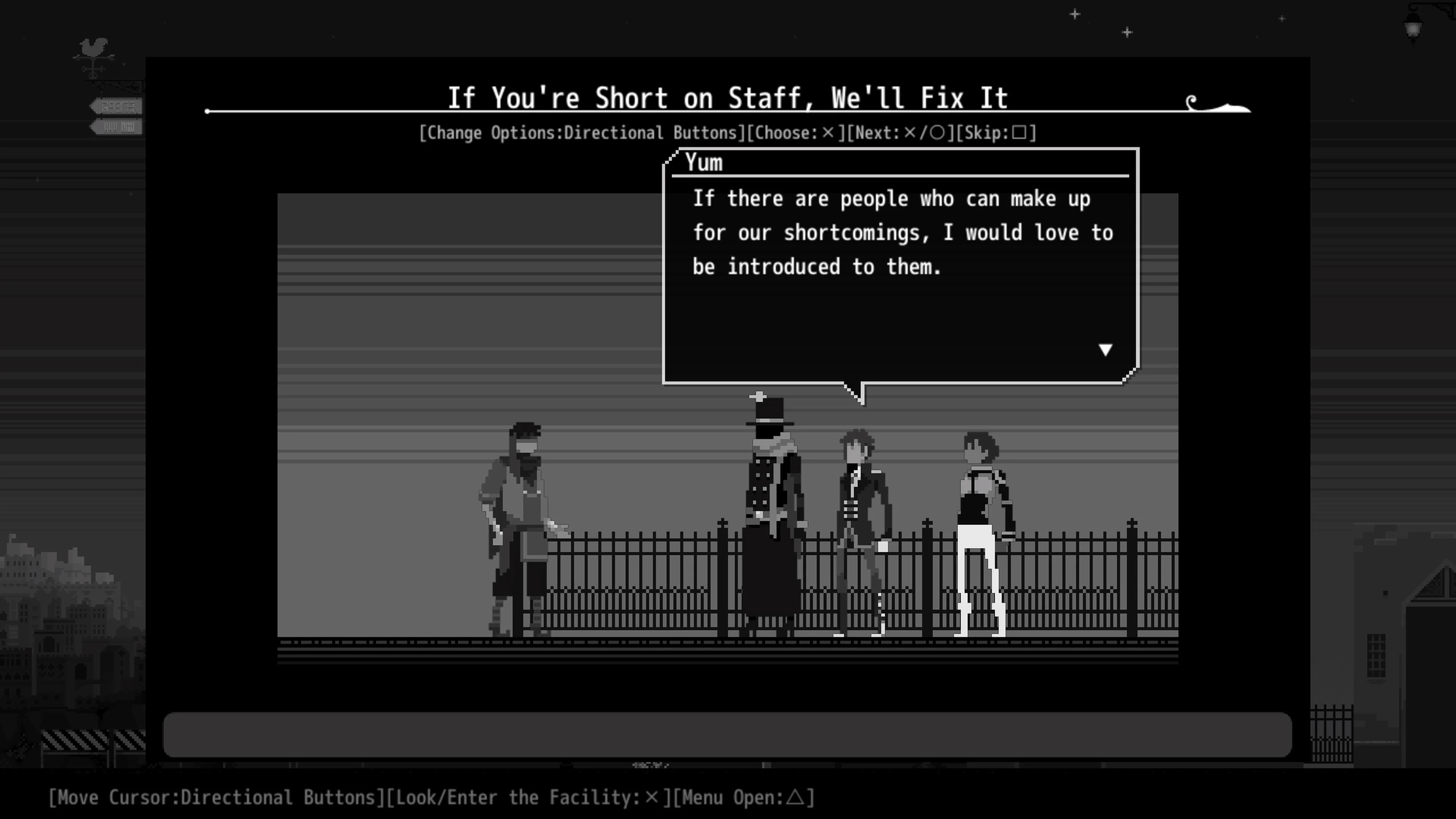The image size is (1456, 819).
Task: Click the Yum speaker name tab
Action: [x=705, y=163]
